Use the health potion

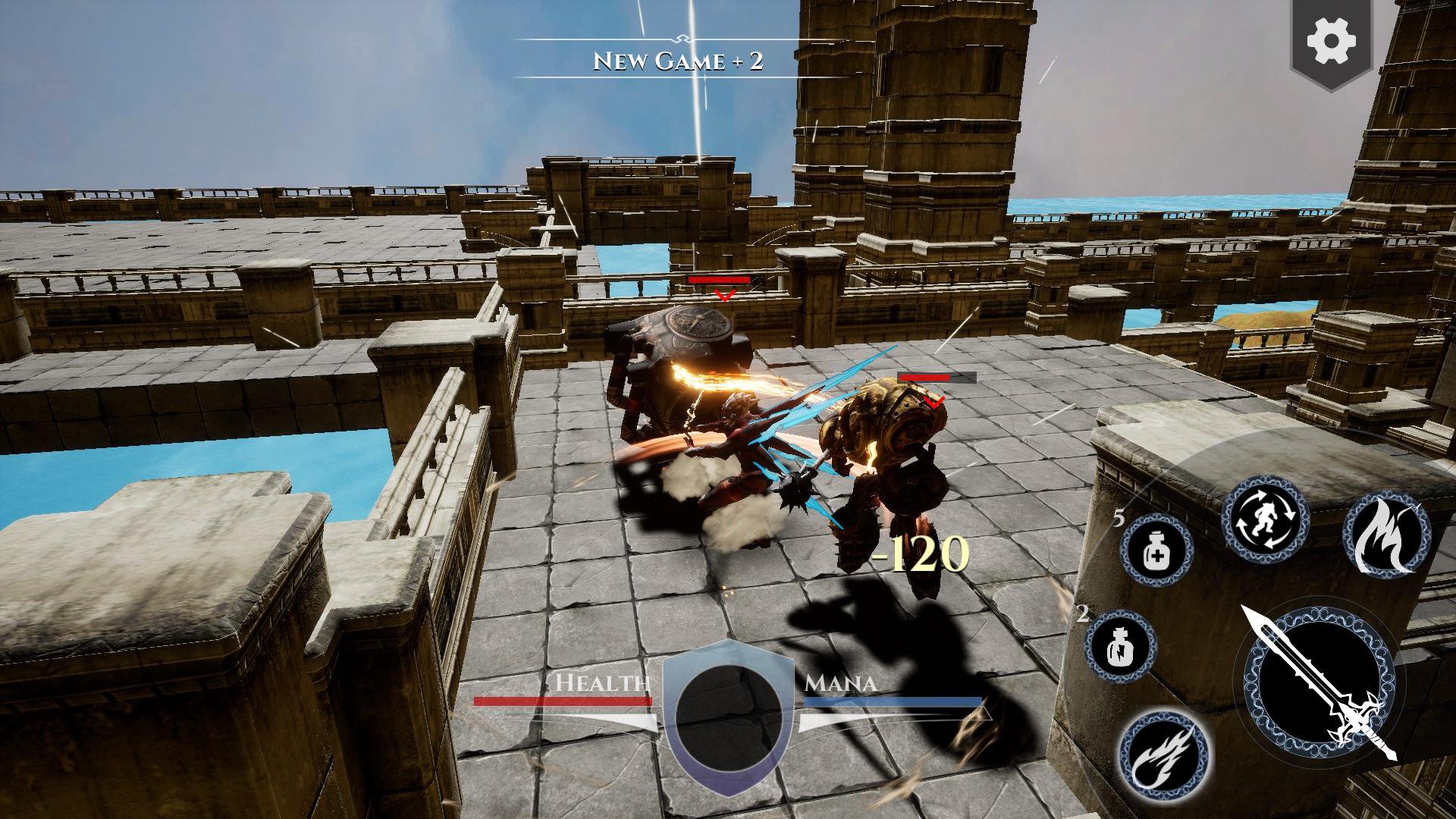coord(1156,550)
